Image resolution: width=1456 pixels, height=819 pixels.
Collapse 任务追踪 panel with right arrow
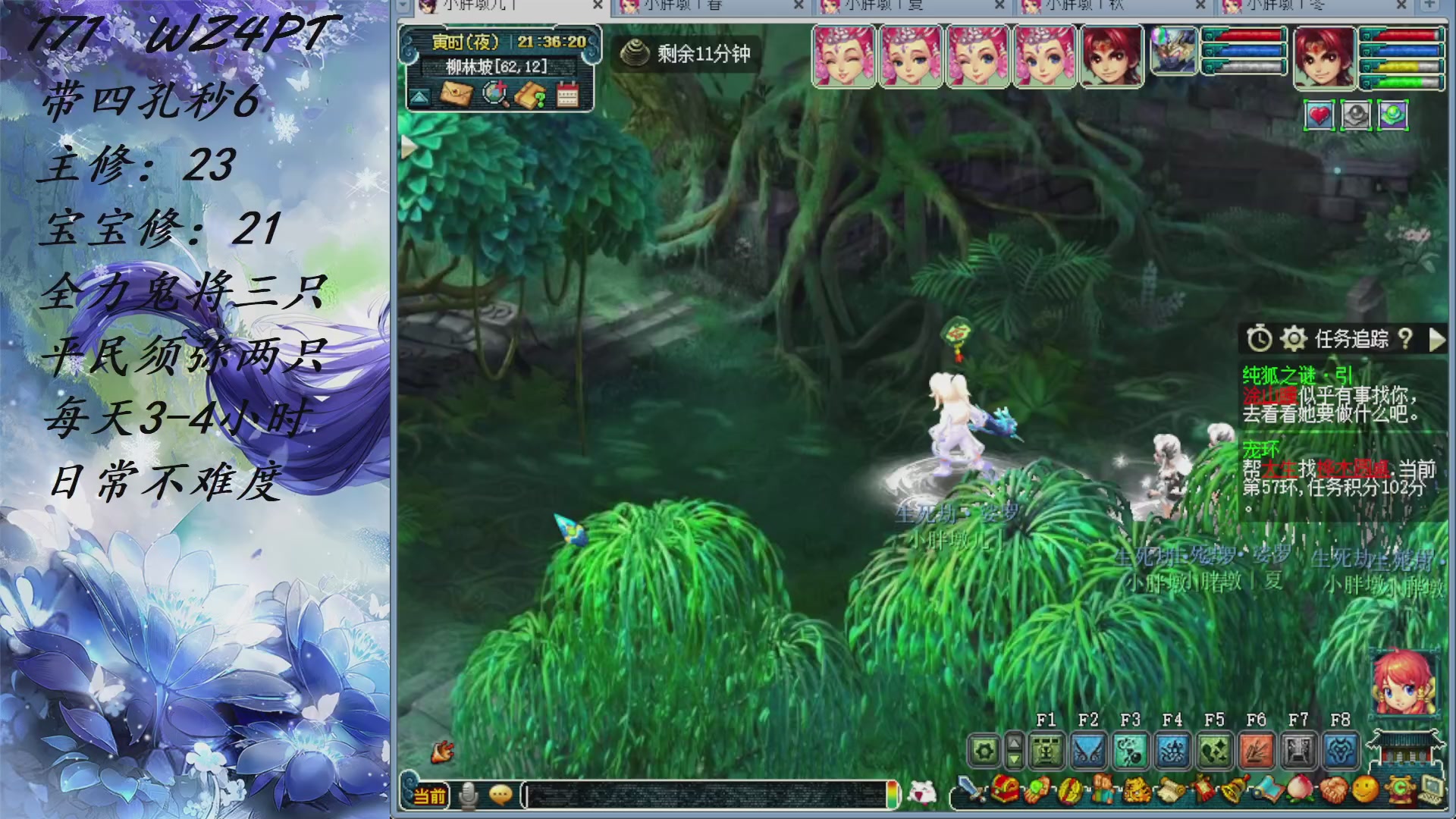click(1439, 340)
